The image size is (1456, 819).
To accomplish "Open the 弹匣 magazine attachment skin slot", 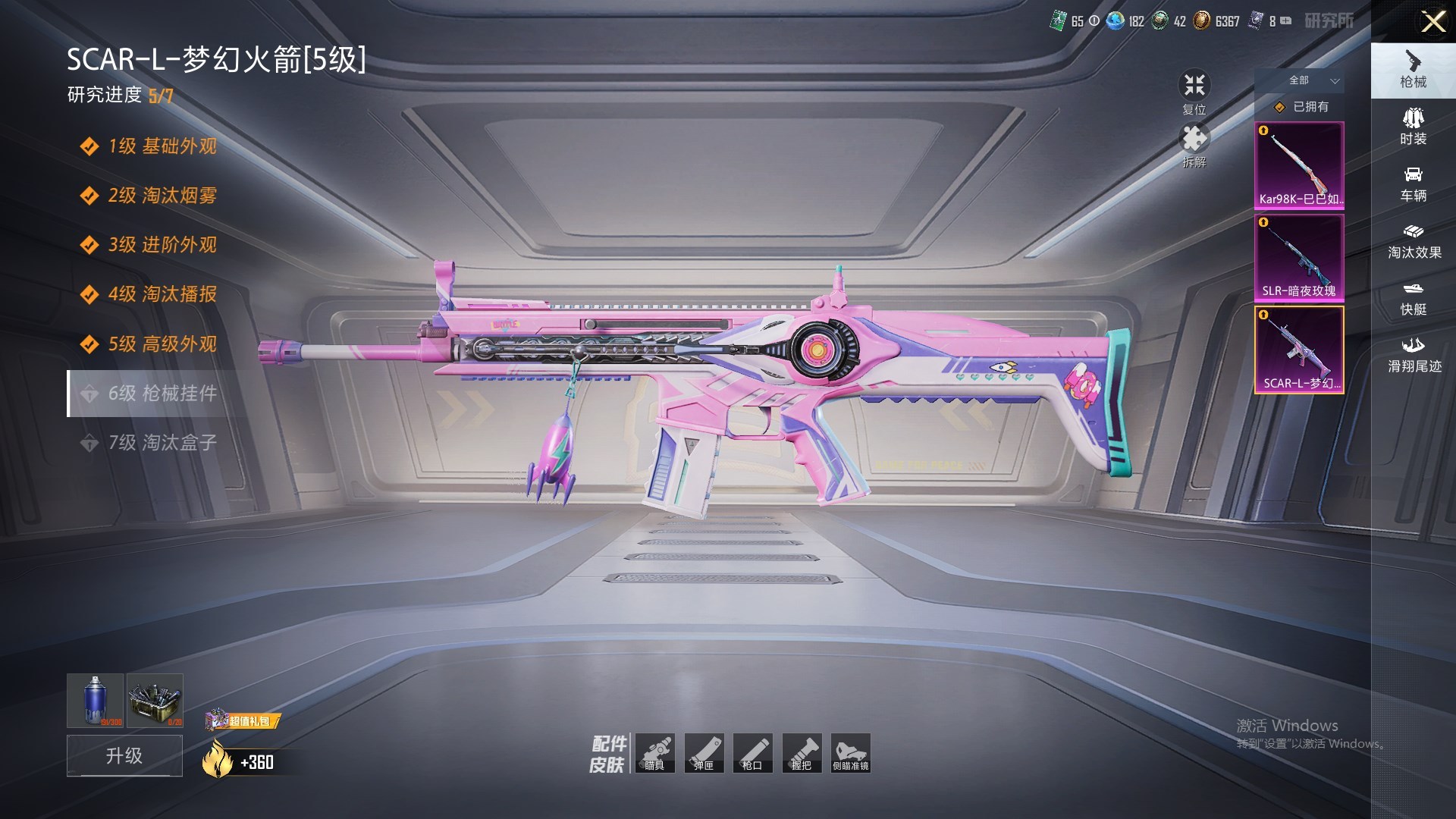I will (704, 753).
